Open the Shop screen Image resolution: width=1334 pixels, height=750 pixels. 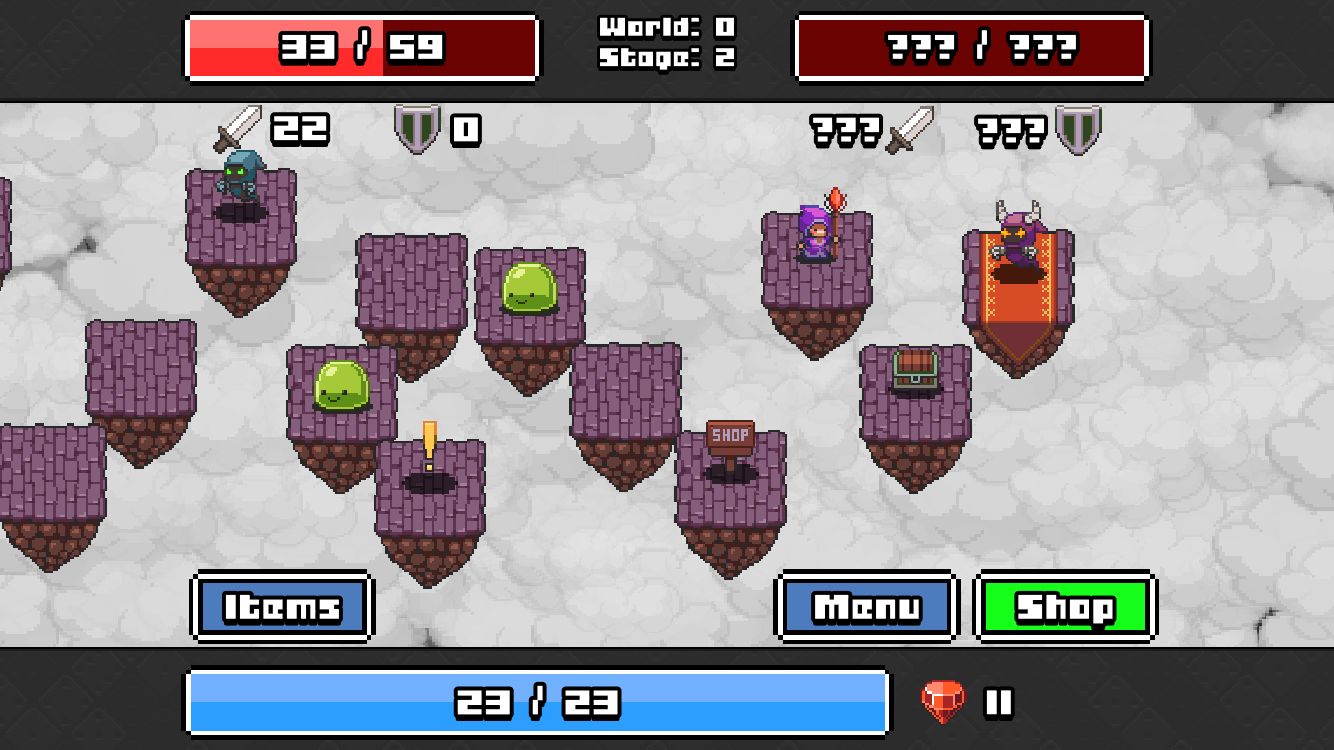(x=1065, y=606)
